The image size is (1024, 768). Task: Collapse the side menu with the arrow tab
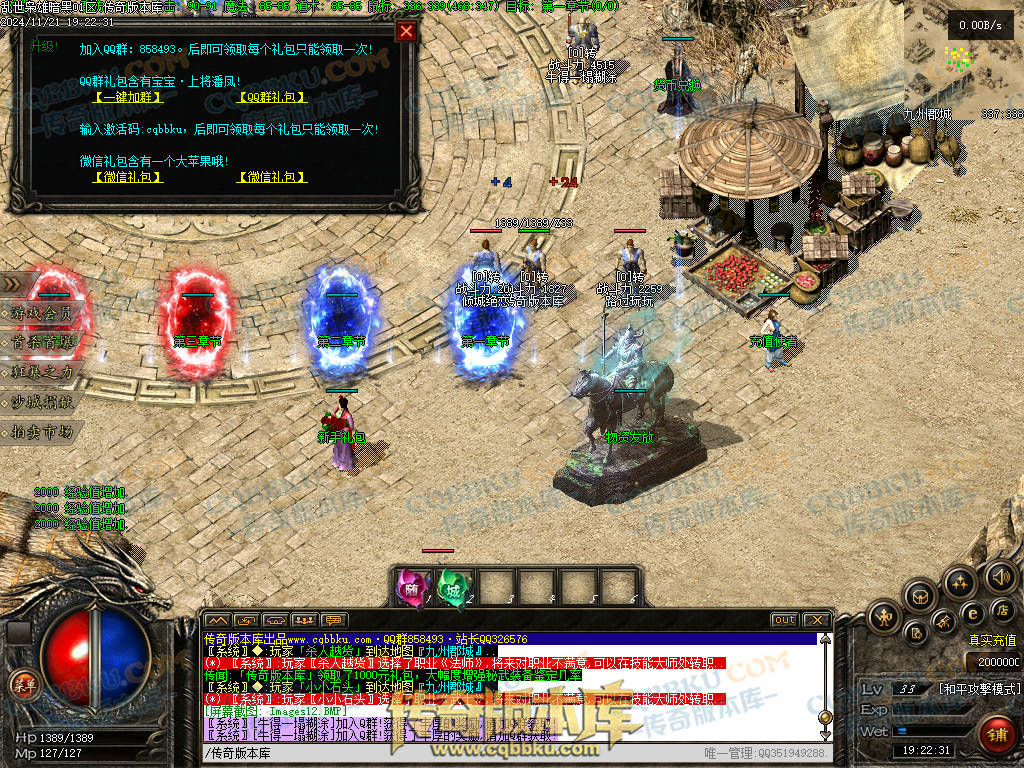pyautogui.click(x=12, y=284)
